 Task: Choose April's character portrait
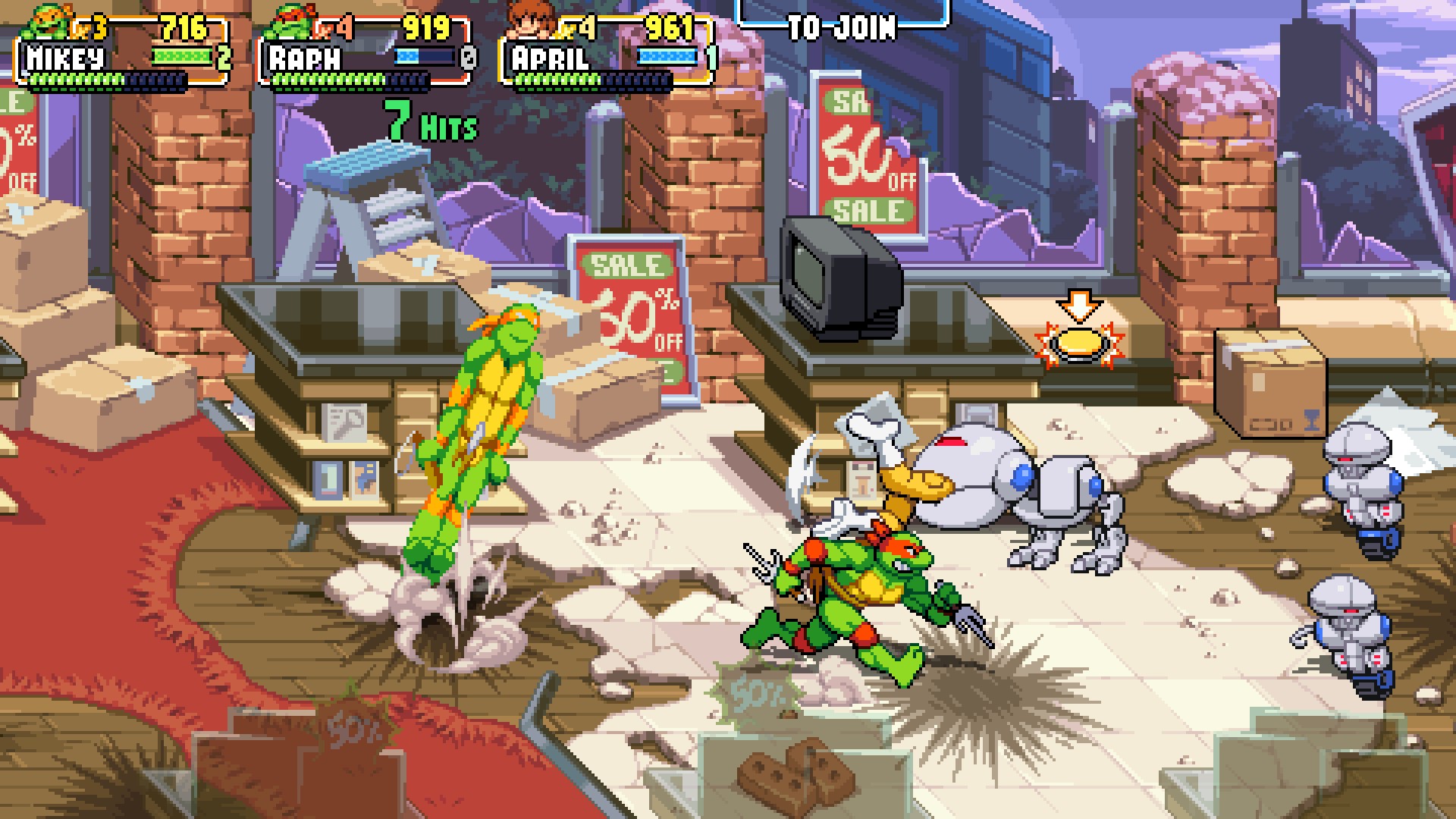(531, 21)
